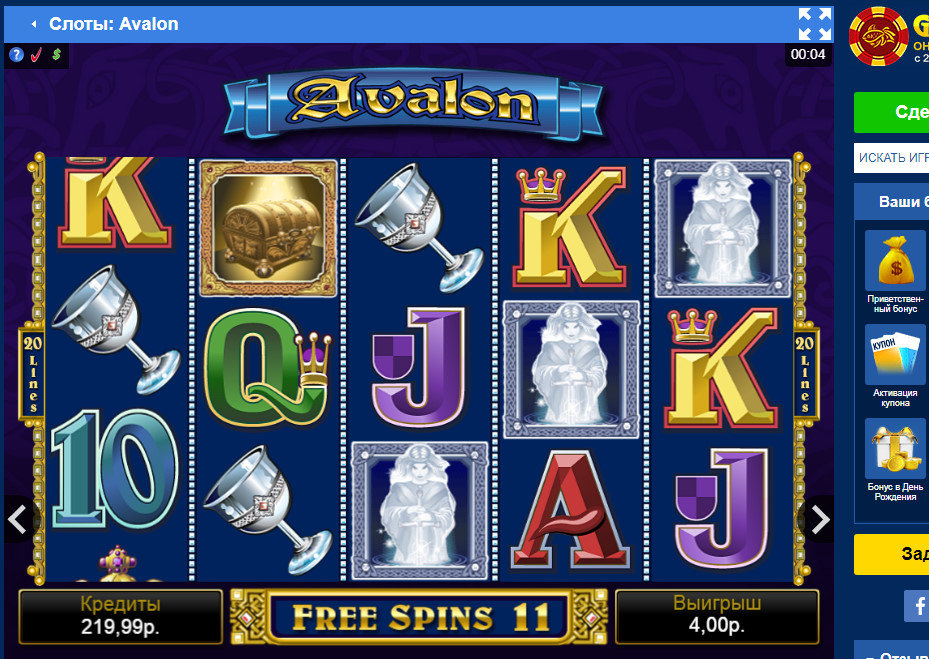
Task: Click the search games input field
Action: click(x=892, y=158)
